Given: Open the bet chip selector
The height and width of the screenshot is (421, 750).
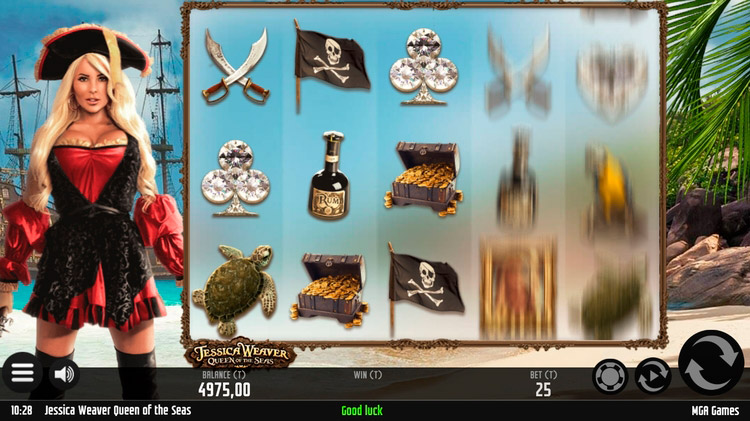Looking at the screenshot, I should (x=609, y=376).
